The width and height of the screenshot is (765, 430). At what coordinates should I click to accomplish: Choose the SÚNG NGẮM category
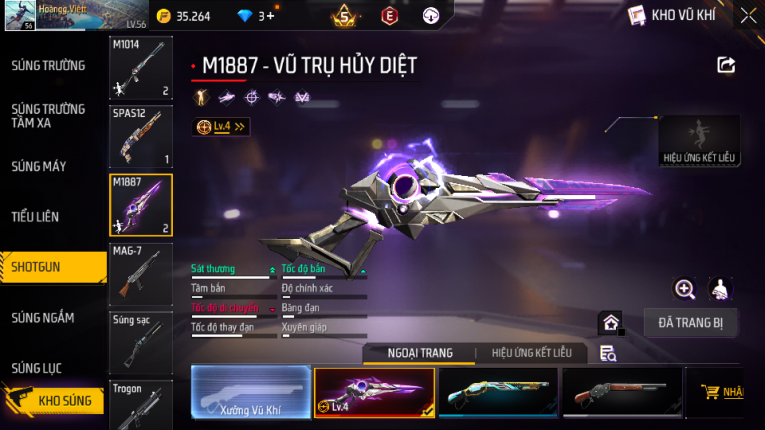point(43,317)
